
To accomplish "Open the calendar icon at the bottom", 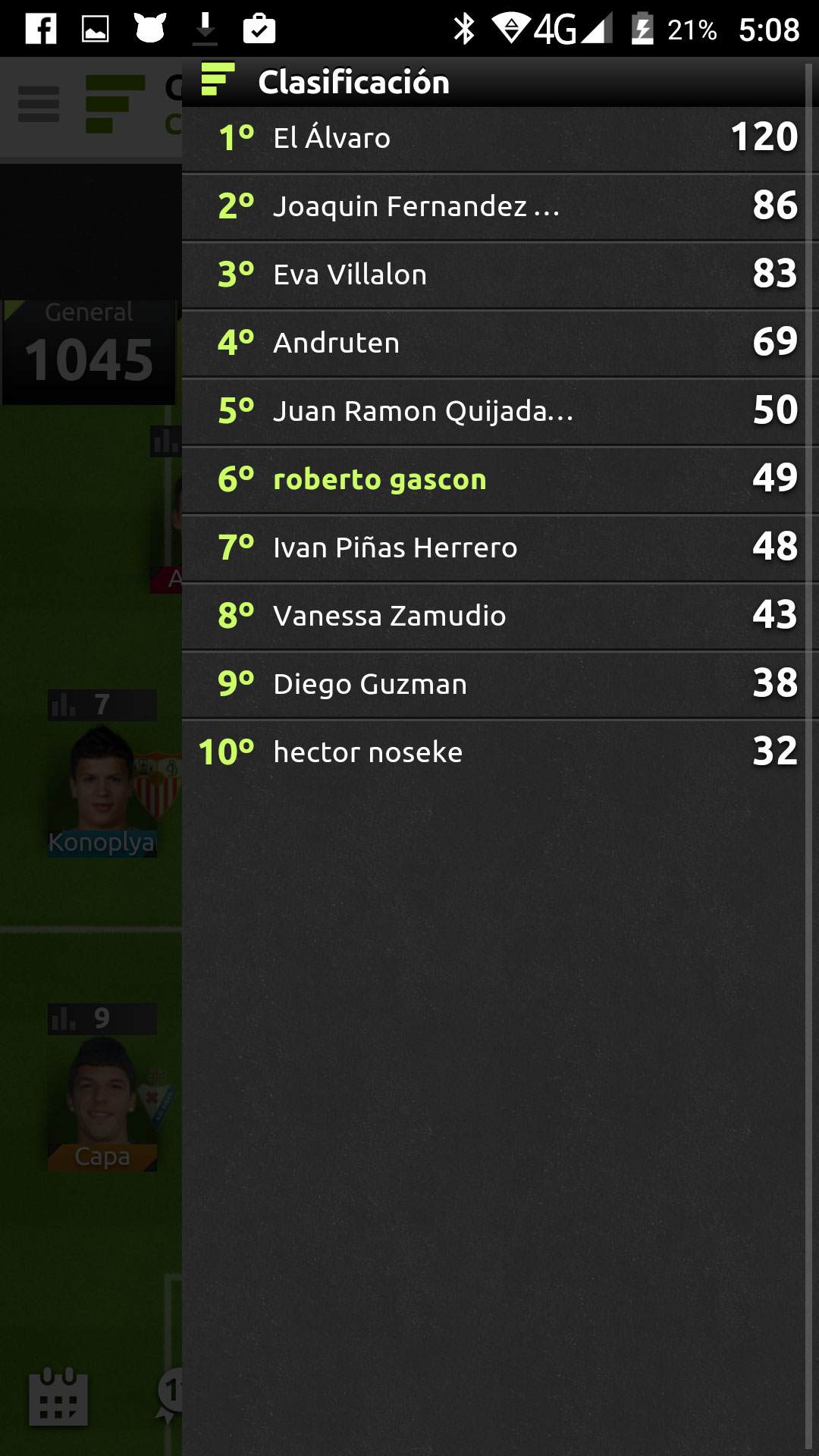I will (x=58, y=1397).
